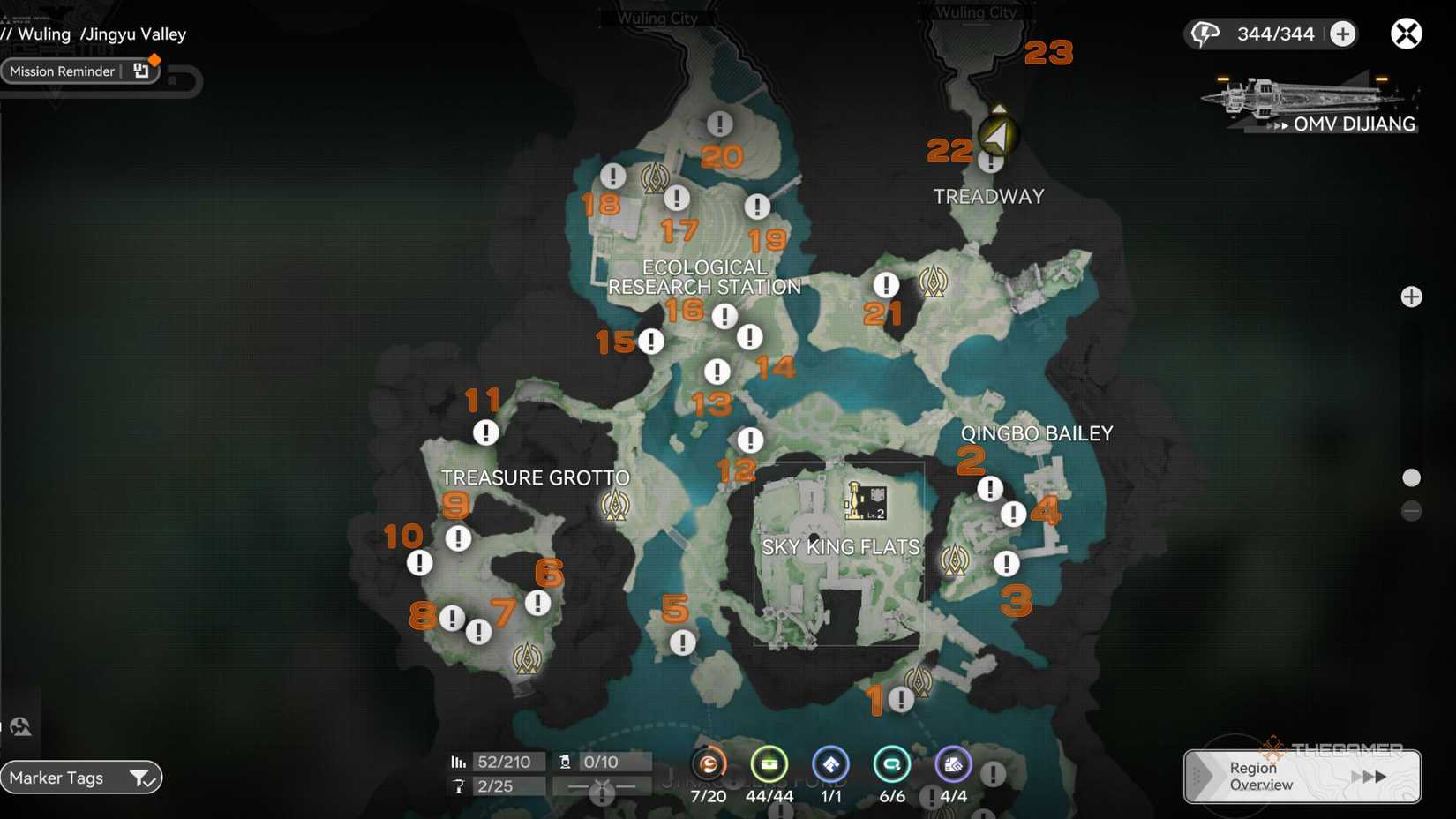Click the bar-chart exploration stat icon beside 52/210

459,761
